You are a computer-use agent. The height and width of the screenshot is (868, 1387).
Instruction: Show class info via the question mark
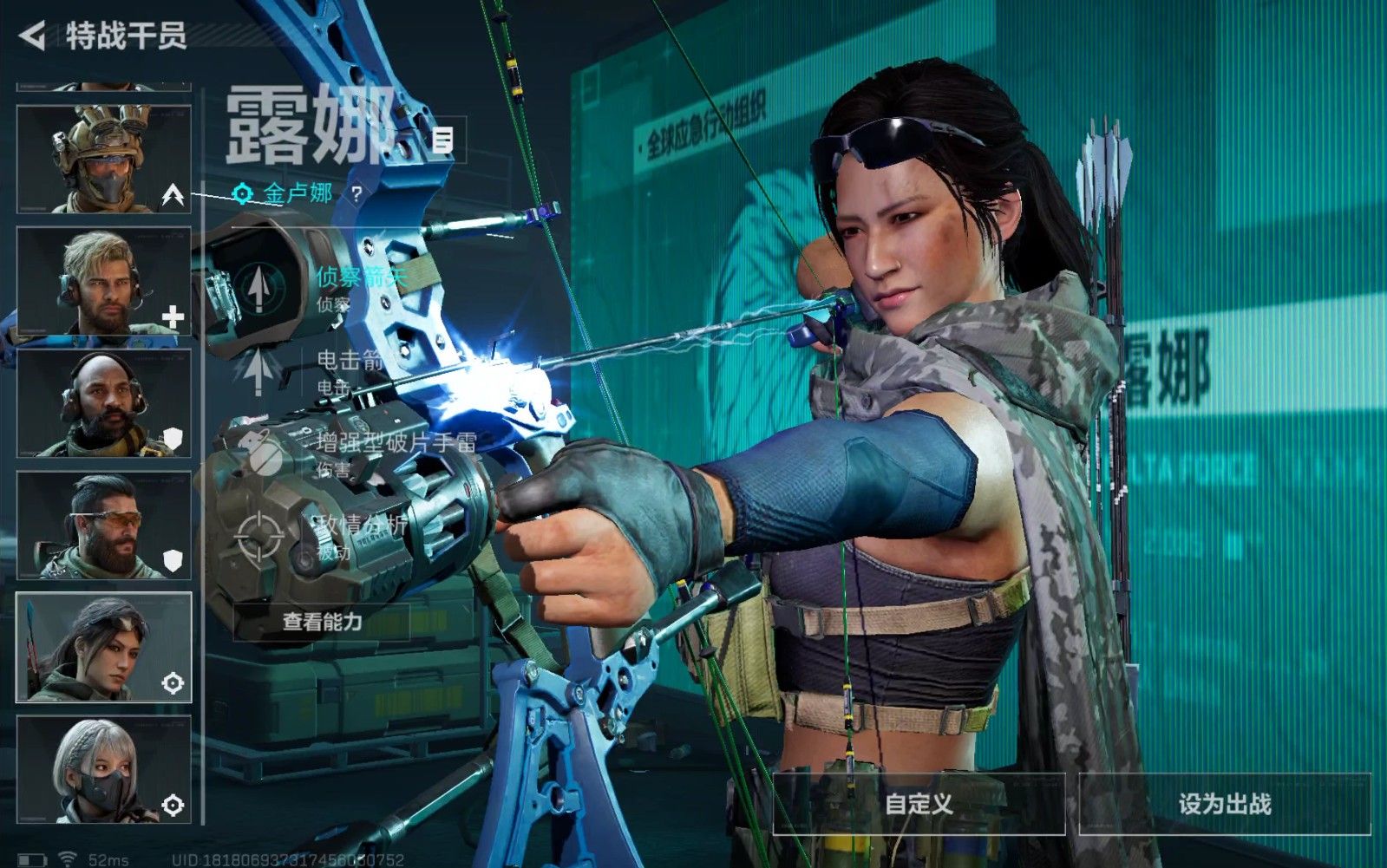[357, 194]
